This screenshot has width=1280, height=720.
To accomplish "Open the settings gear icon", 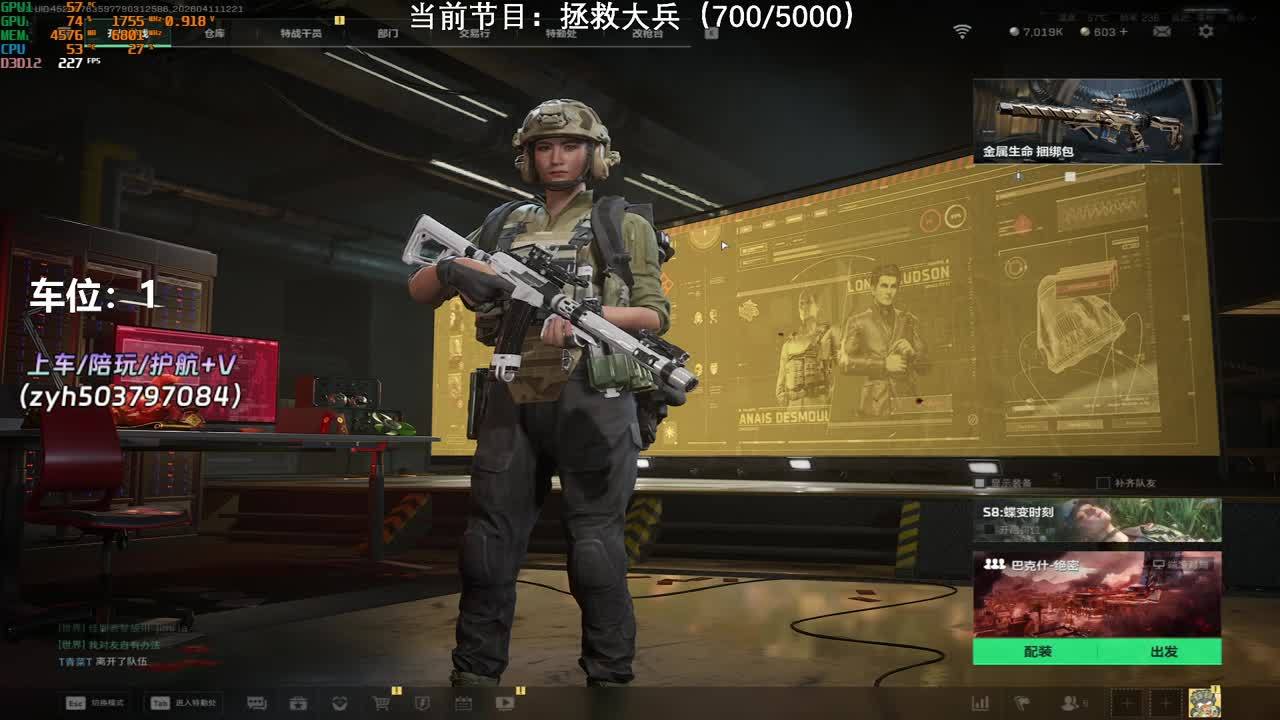I will click(1206, 32).
